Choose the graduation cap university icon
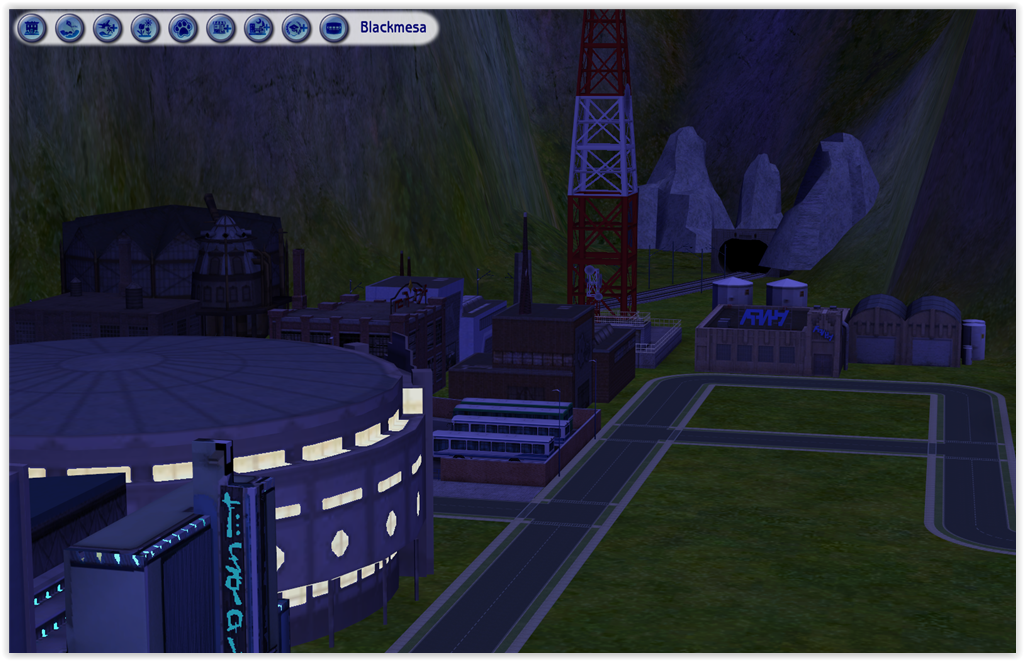The width and height of the screenshot is (1024, 661). 296,28
